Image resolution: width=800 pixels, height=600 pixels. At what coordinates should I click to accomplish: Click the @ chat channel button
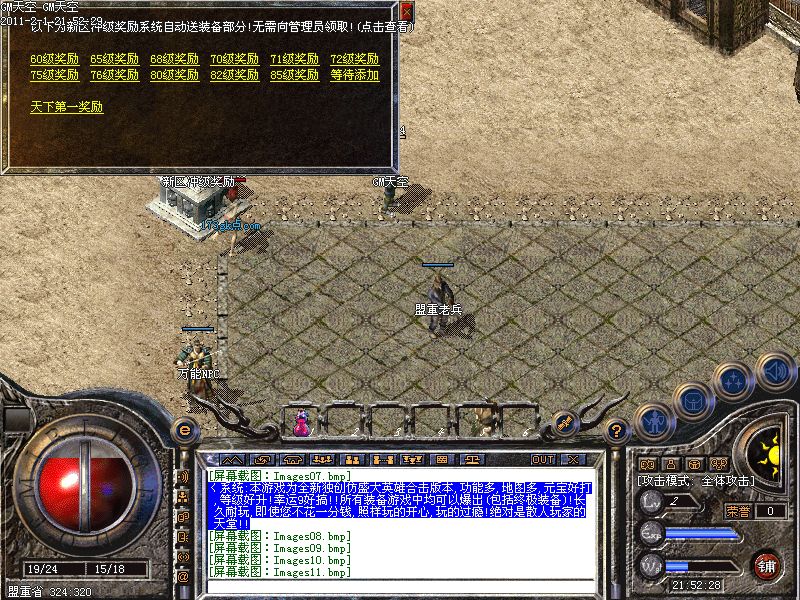[183, 577]
